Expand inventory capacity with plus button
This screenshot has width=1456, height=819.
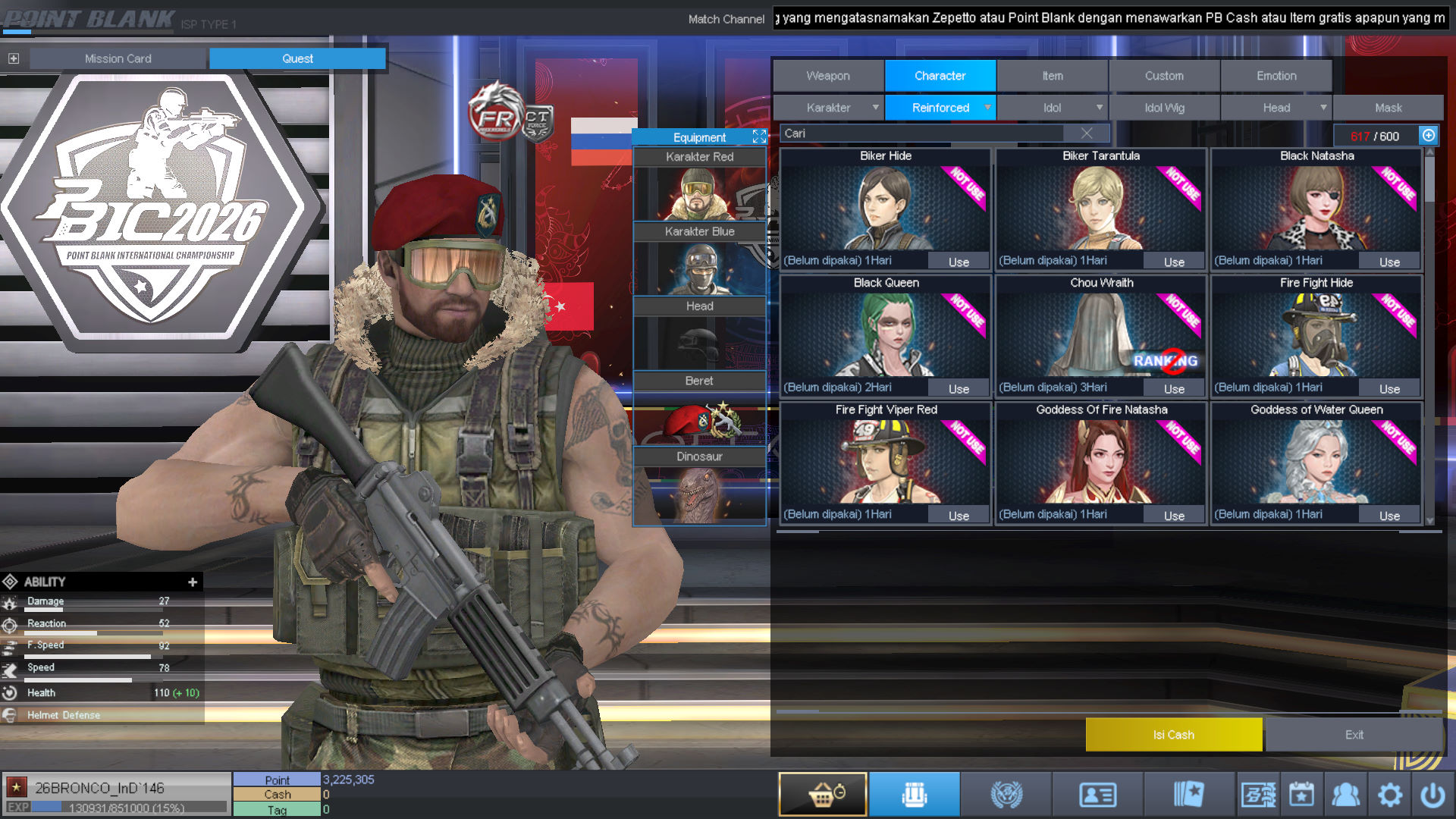coord(1429,136)
